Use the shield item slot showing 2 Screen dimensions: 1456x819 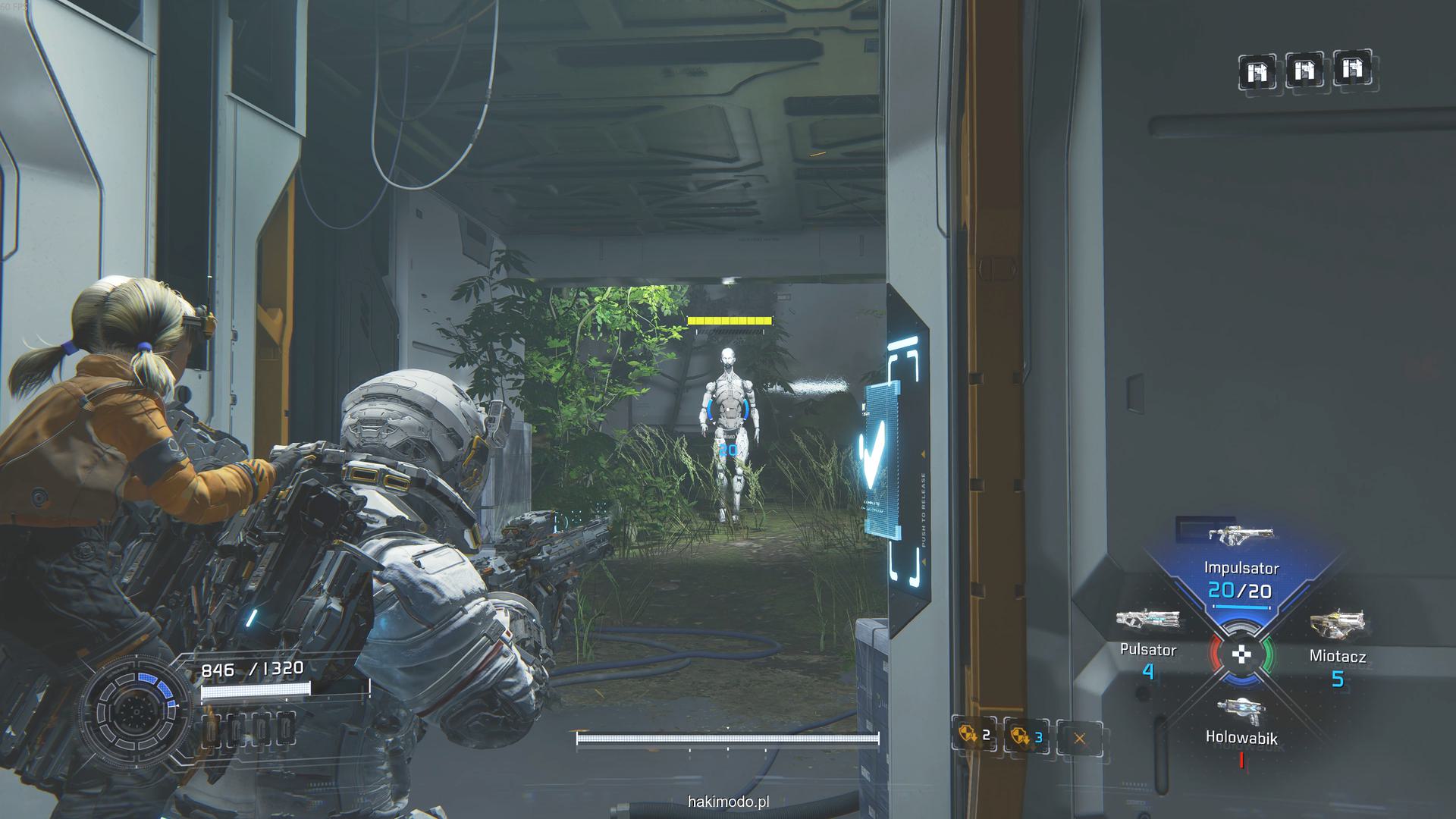(974, 735)
